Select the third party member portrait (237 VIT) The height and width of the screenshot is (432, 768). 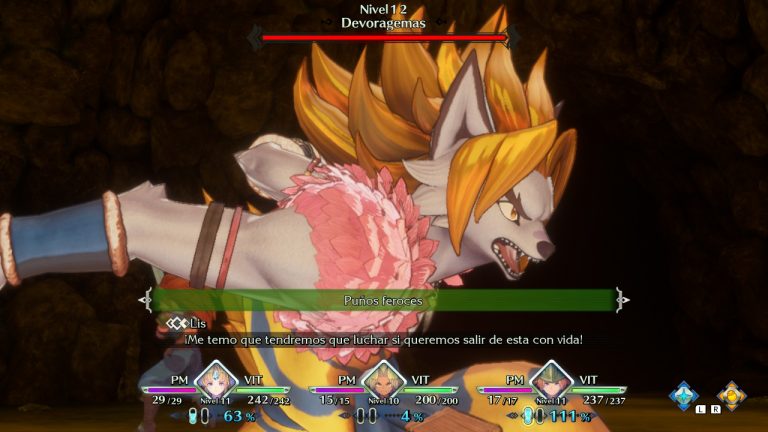pos(550,382)
